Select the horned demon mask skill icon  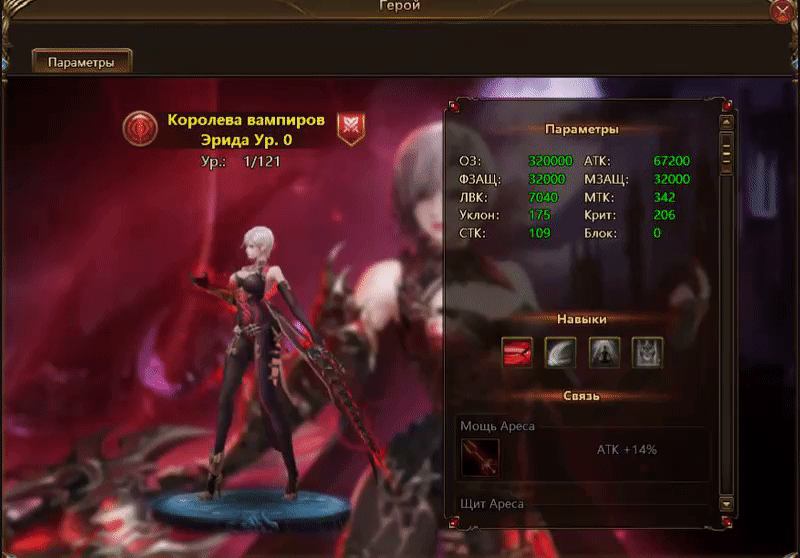point(647,352)
